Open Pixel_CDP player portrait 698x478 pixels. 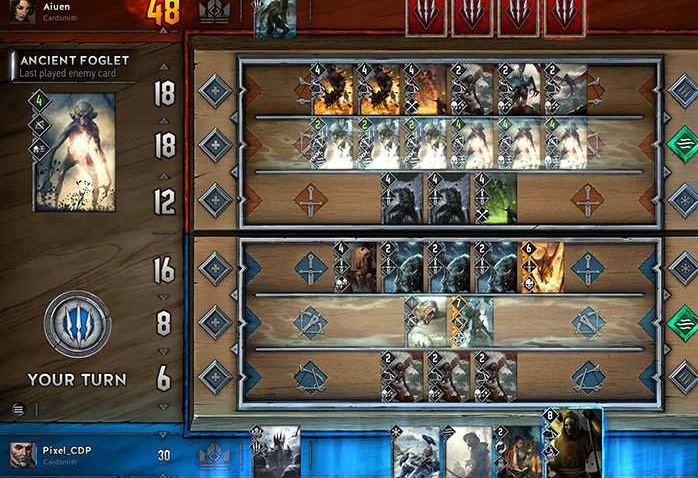point(21,455)
